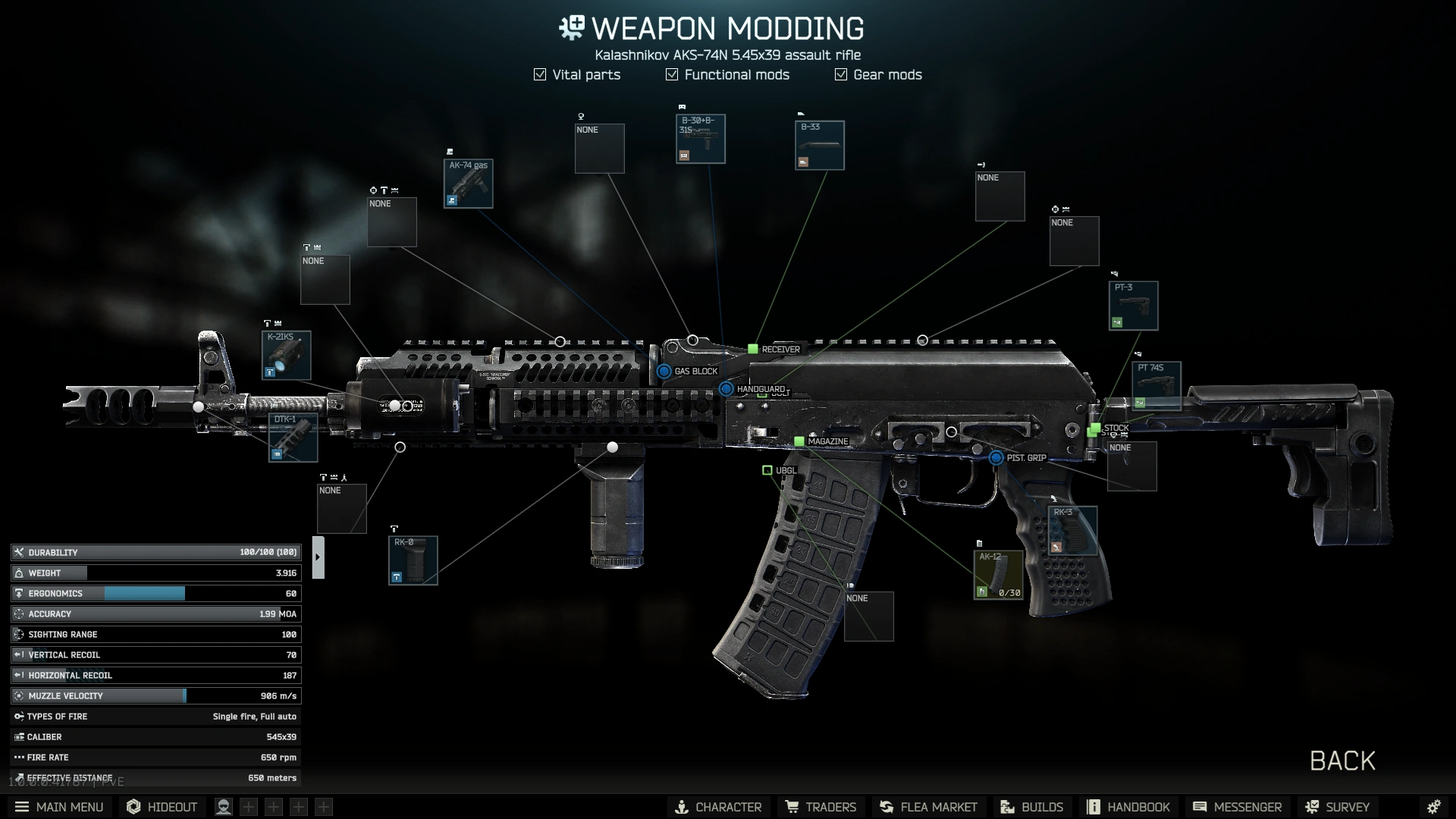The width and height of the screenshot is (1456, 819).
Task: Click the green UBGL slot marker
Action: 768,470
